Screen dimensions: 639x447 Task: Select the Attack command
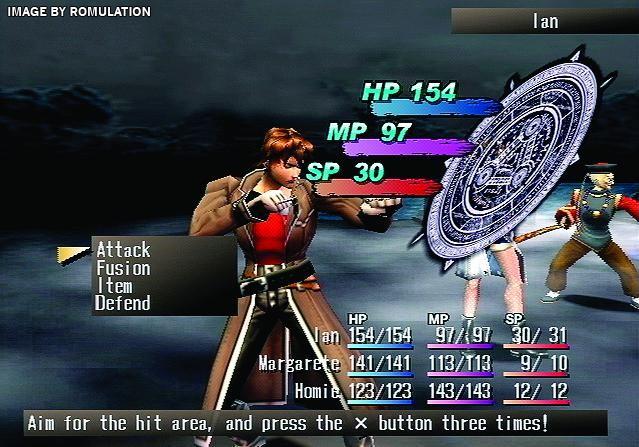[123, 250]
